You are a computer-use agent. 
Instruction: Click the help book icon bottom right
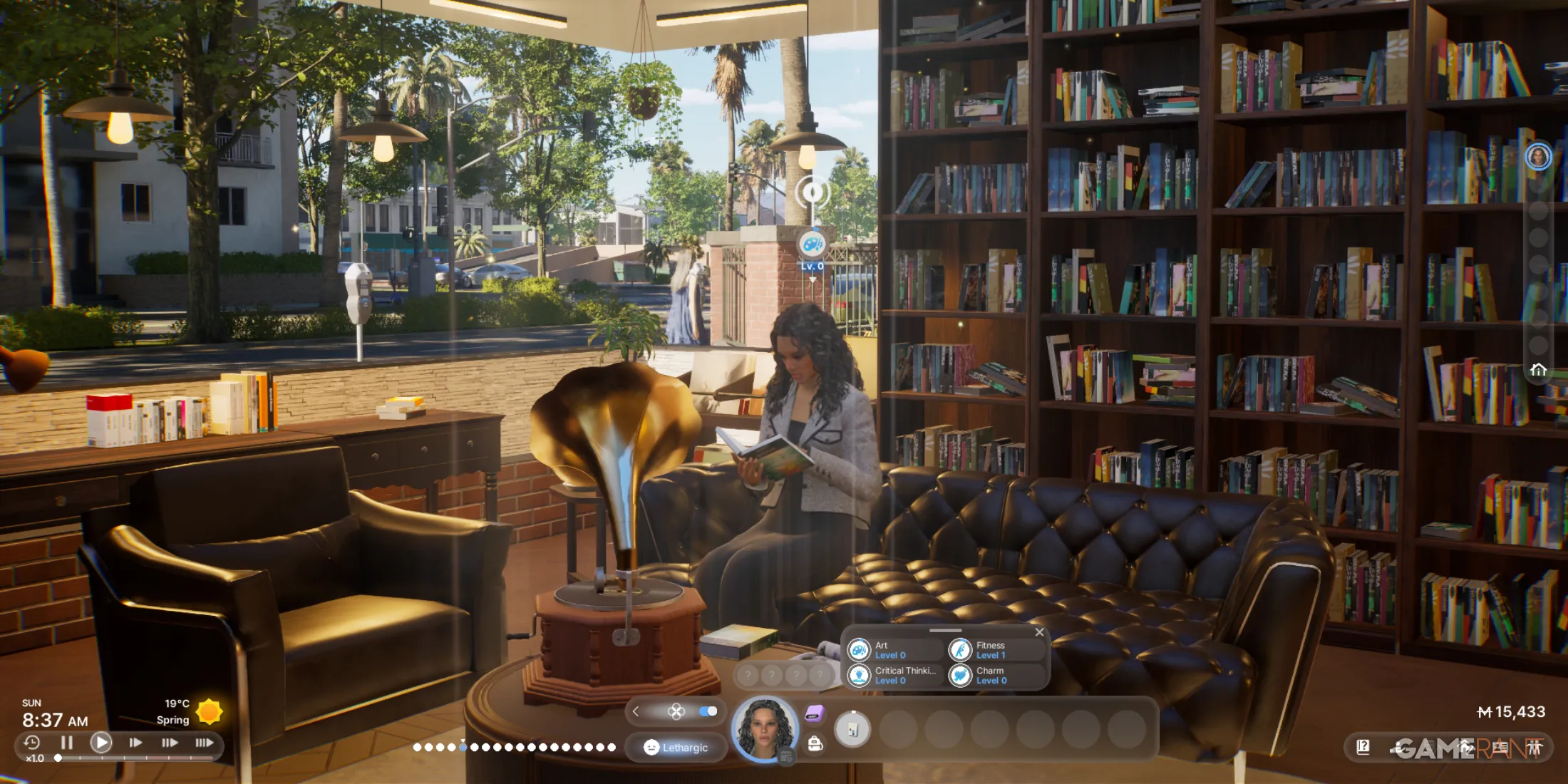pyautogui.click(x=1363, y=748)
